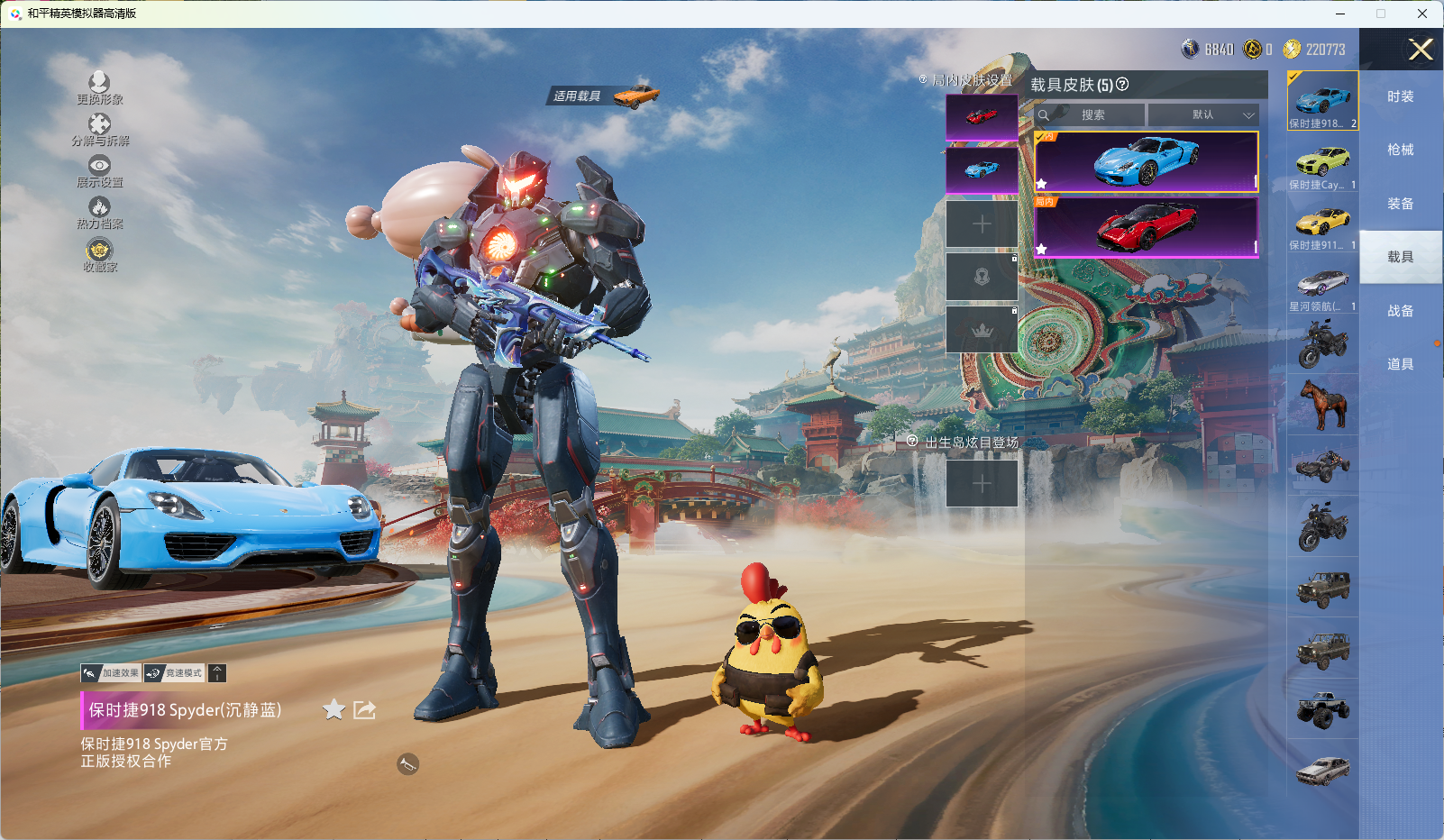The image size is (1444, 840).
Task: Favorite the skin with star icon
Action: pyautogui.click(x=334, y=710)
